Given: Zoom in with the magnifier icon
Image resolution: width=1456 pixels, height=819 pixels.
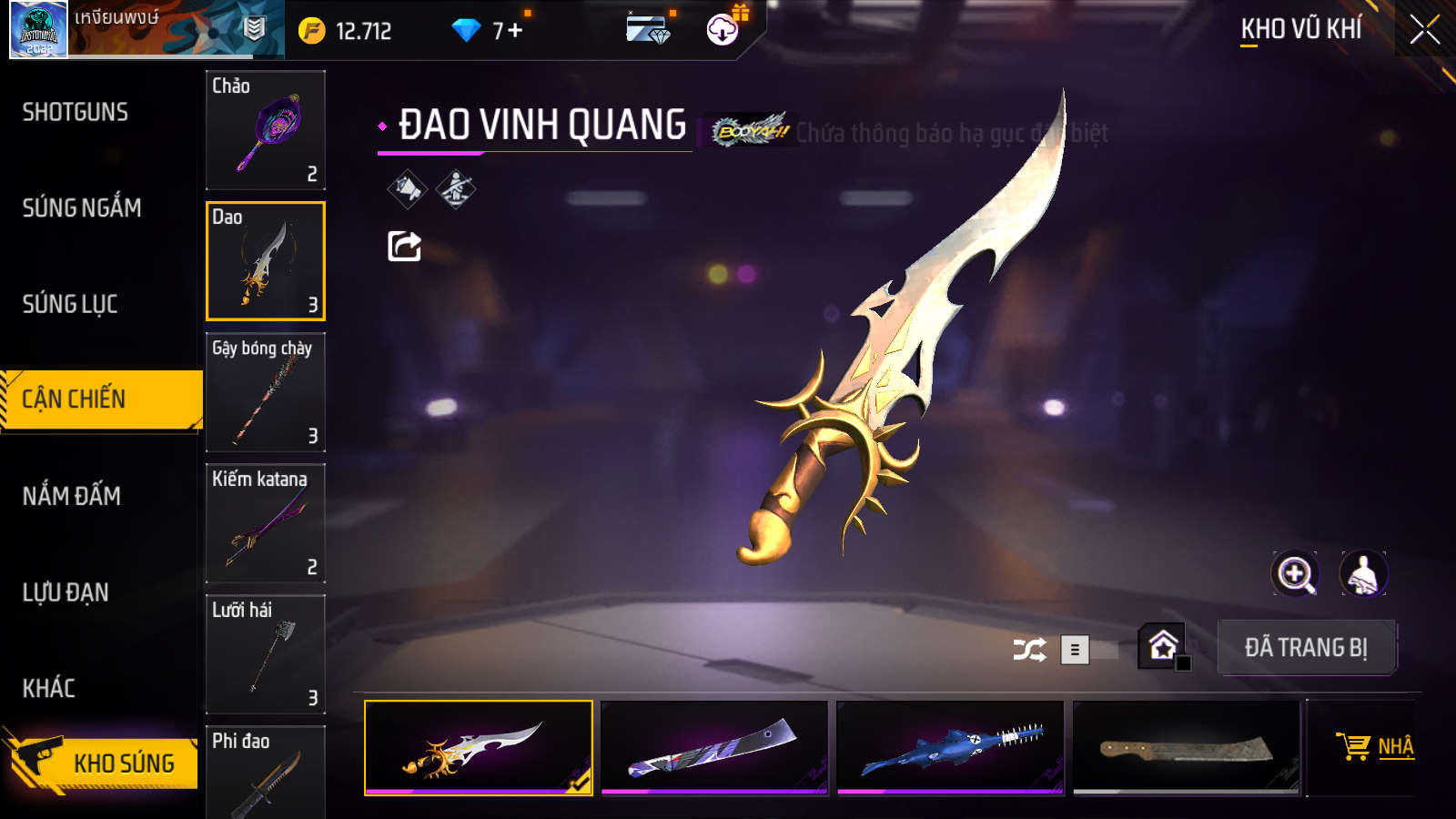Looking at the screenshot, I should [x=1295, y=574].
